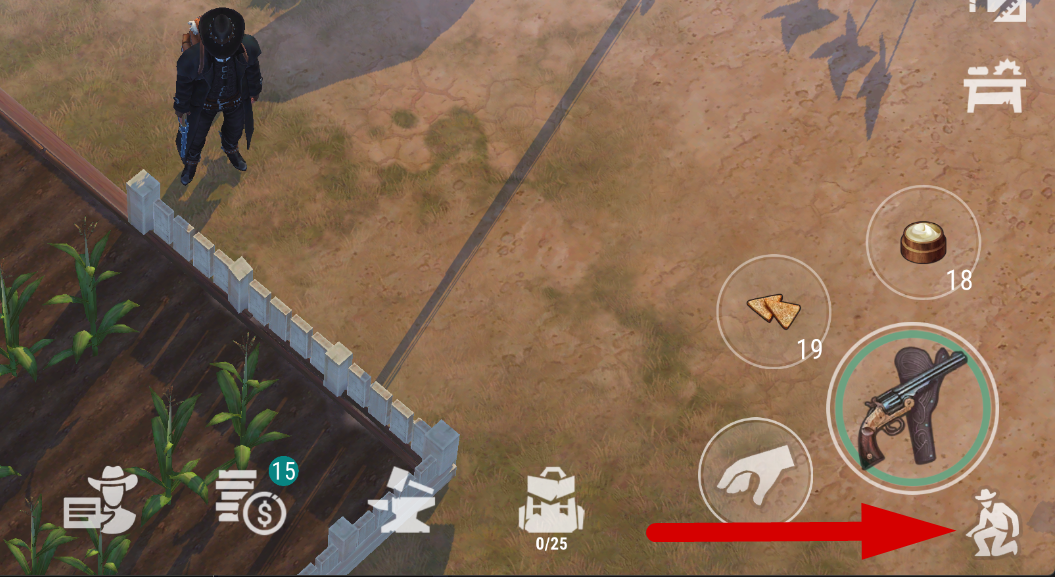
Task: Use the tortilla chips quick slot
Action: (x=774, y=311)
